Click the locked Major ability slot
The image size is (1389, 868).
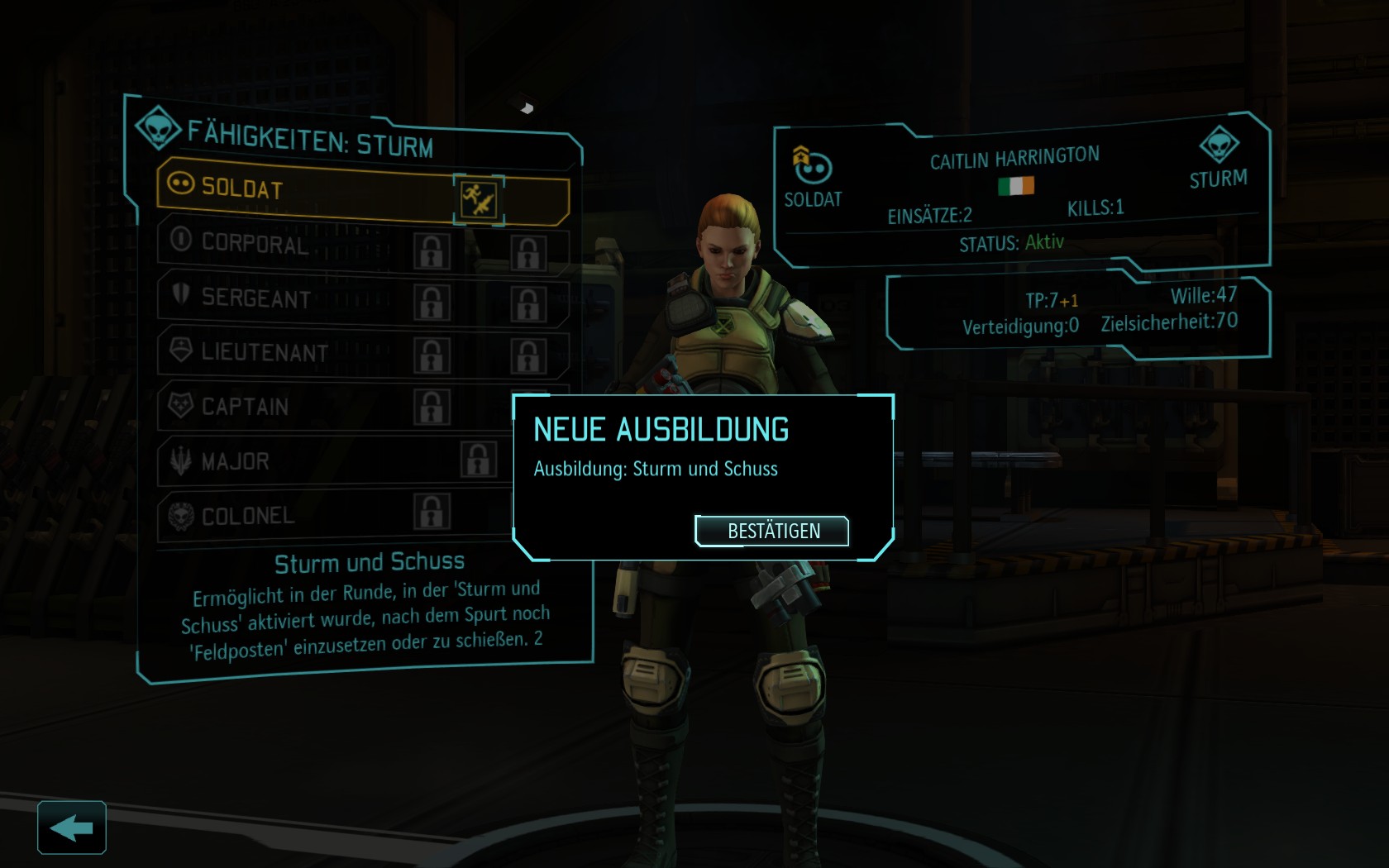[x=479, y=460]
